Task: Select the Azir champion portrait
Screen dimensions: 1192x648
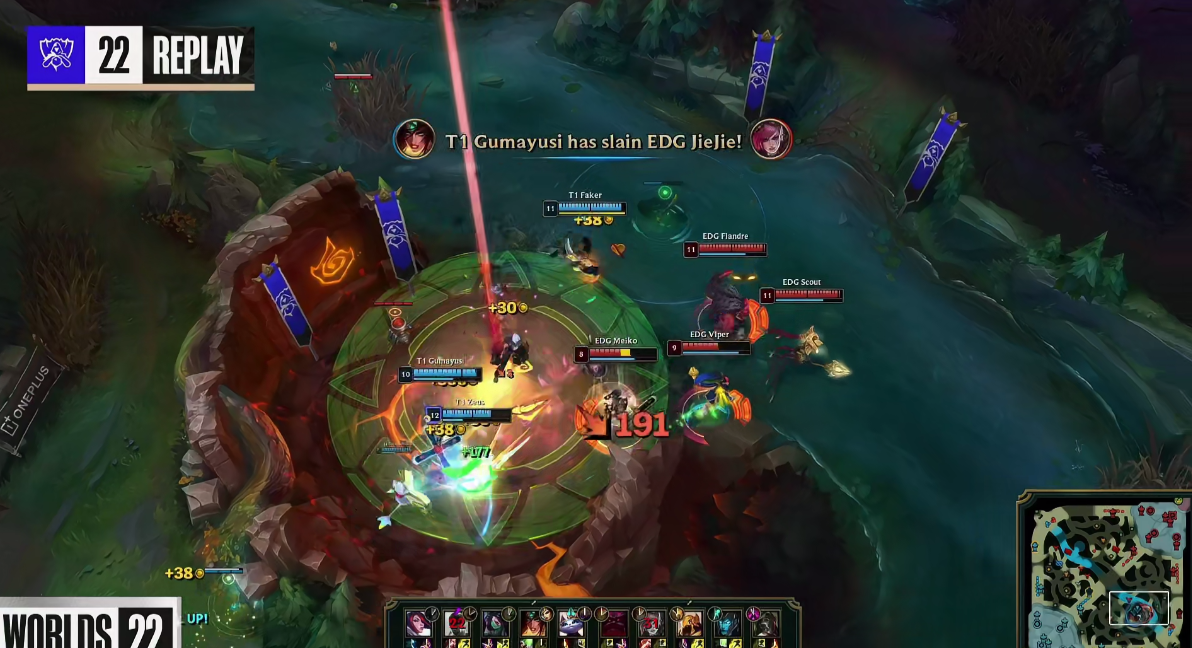Action: coord(690,622)
